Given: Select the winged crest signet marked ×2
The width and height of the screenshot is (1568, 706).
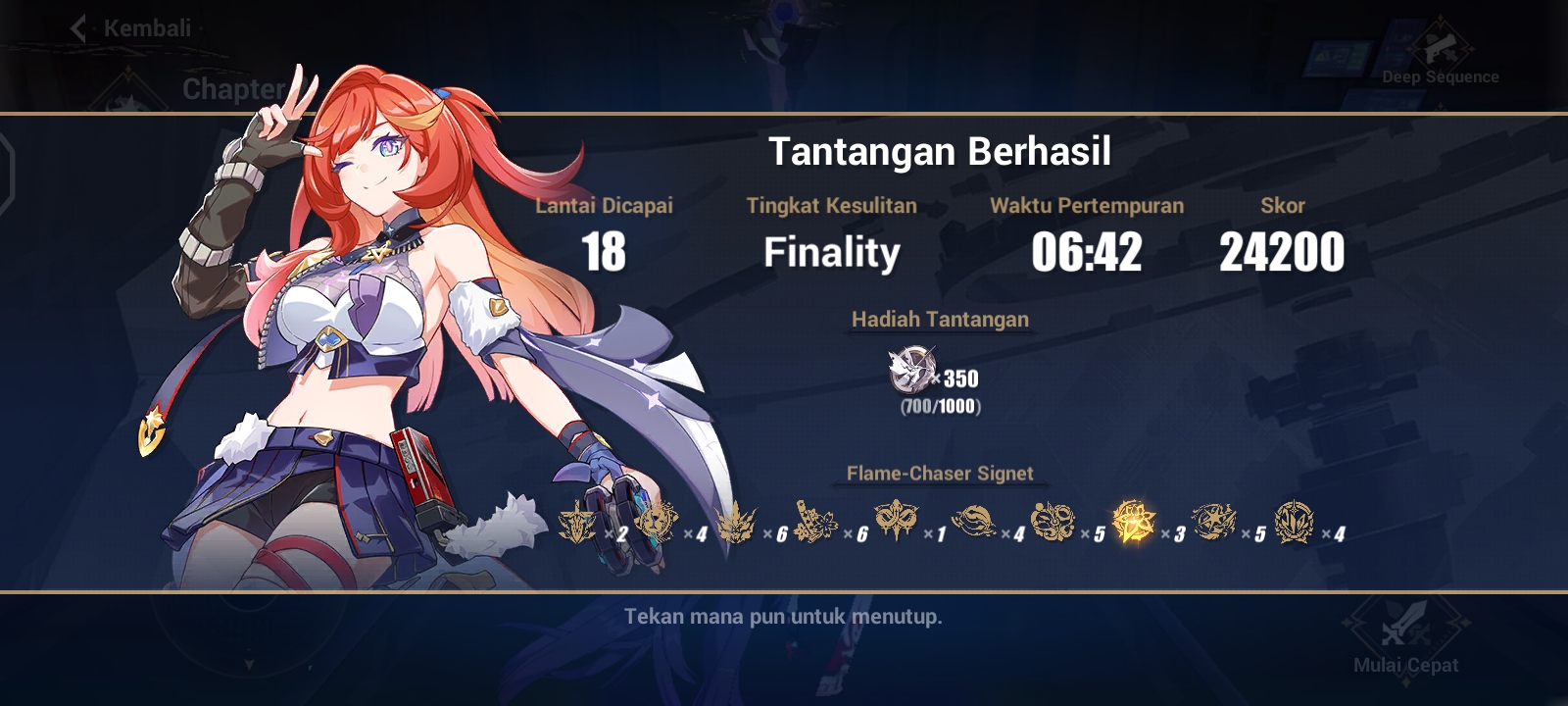Looking at the screenshot, I should coord(578,522).
